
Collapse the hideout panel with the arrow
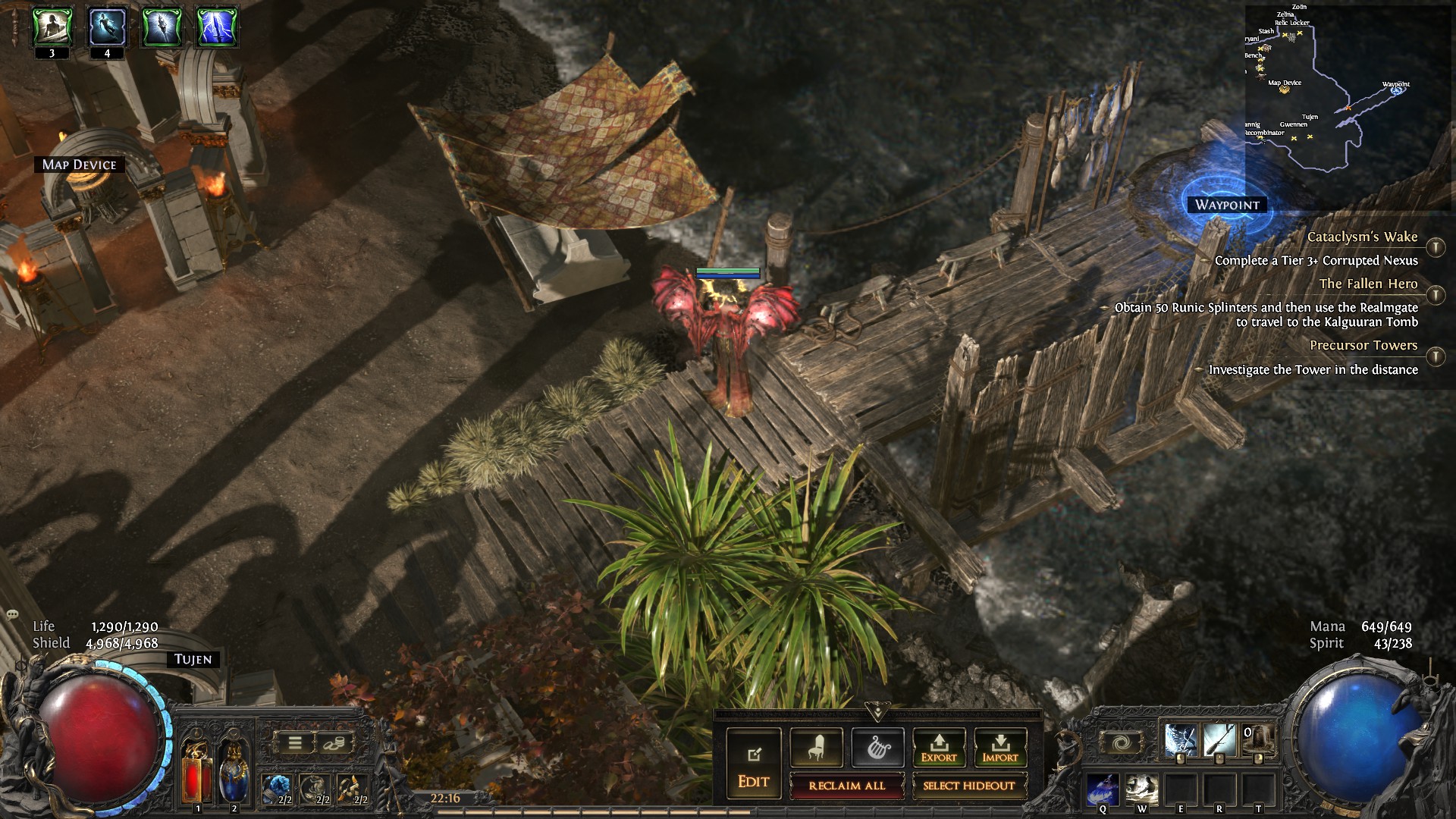pos(877,713)
